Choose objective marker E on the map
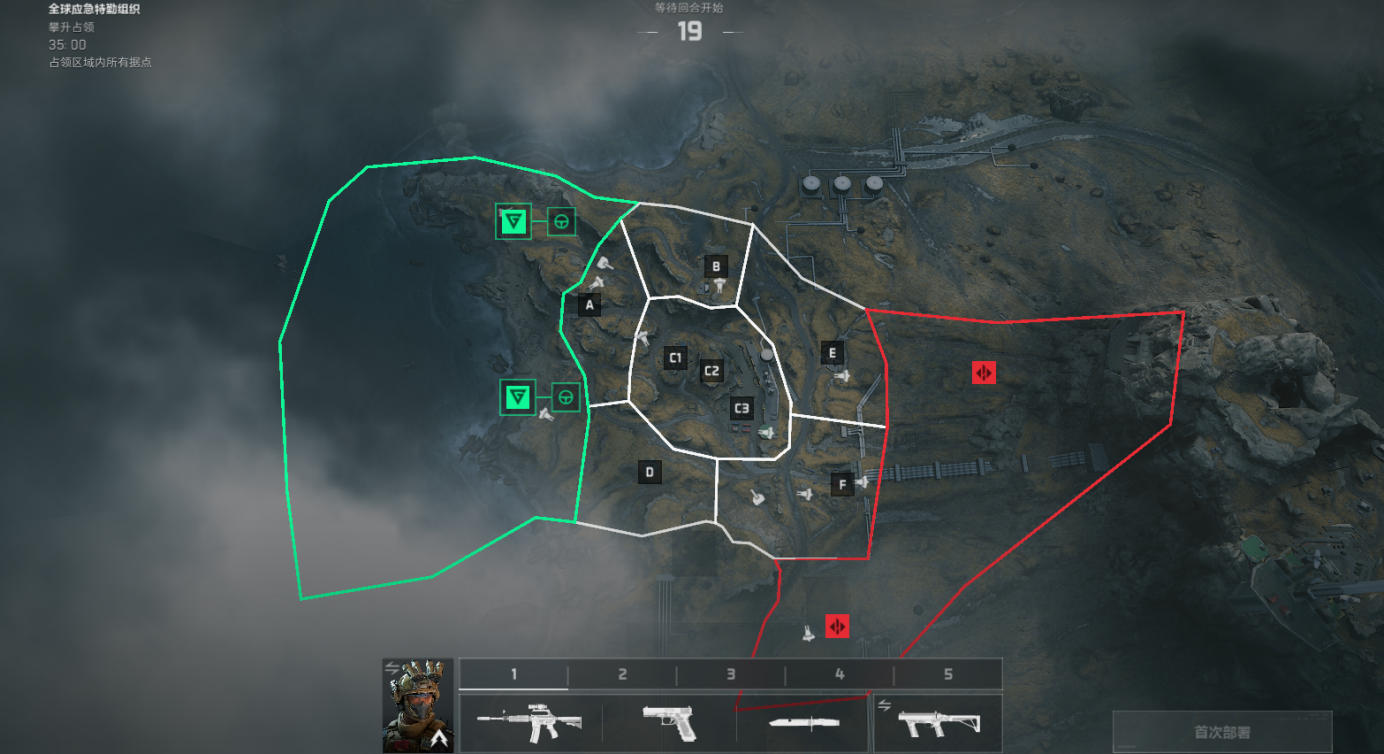 (831, 352)
